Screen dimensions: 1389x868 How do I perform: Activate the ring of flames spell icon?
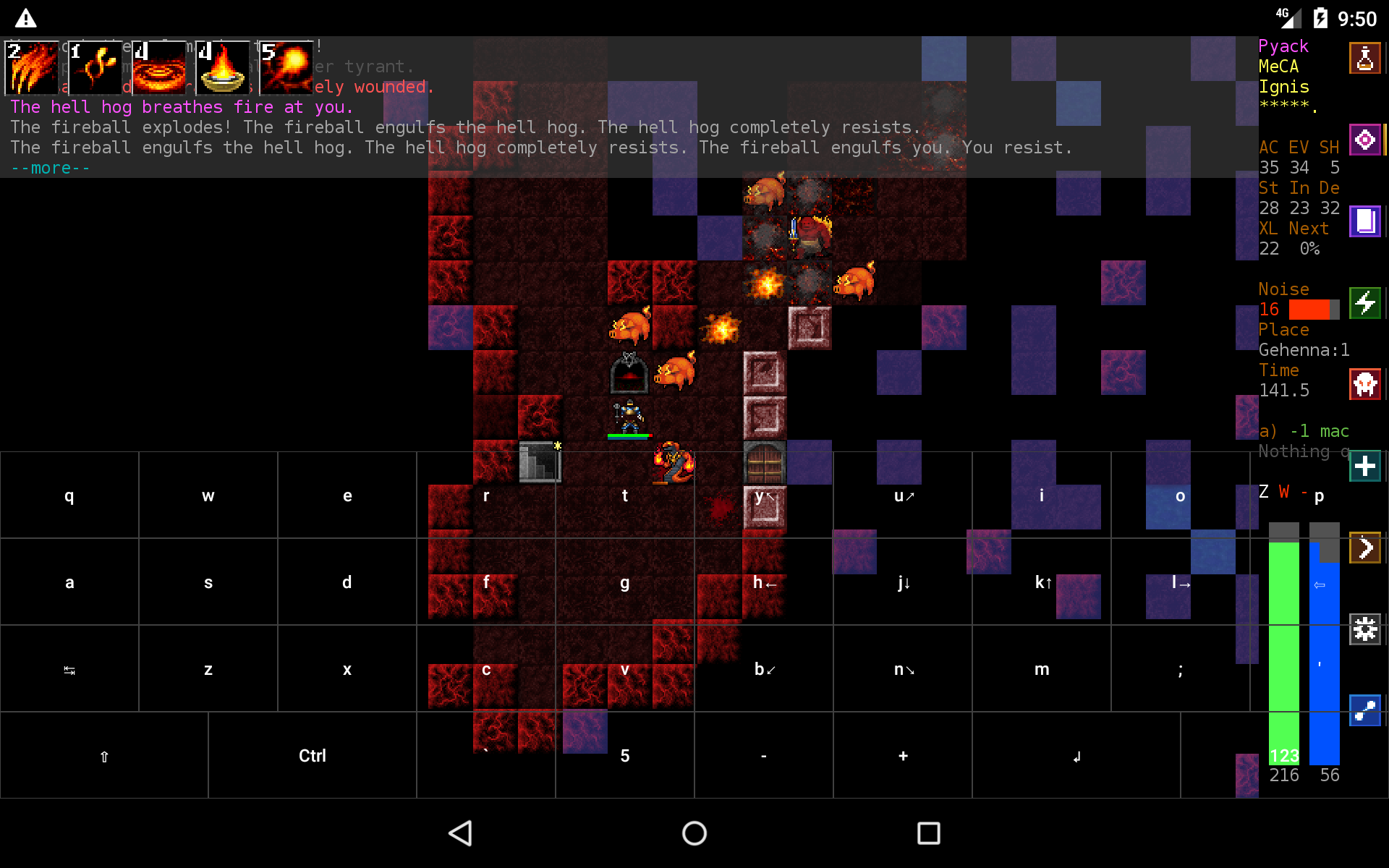pos(159,68)
